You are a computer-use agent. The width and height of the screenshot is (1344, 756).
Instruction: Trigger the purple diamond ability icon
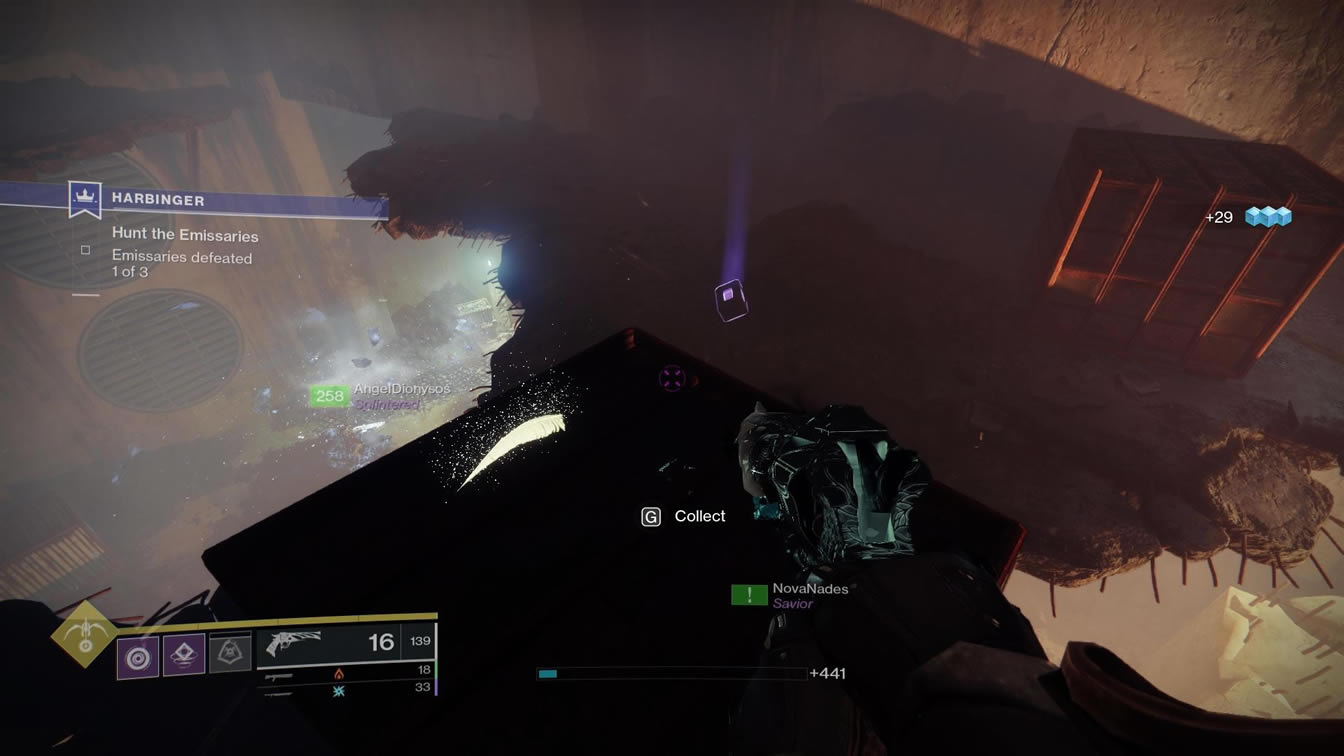pos(185,656)
